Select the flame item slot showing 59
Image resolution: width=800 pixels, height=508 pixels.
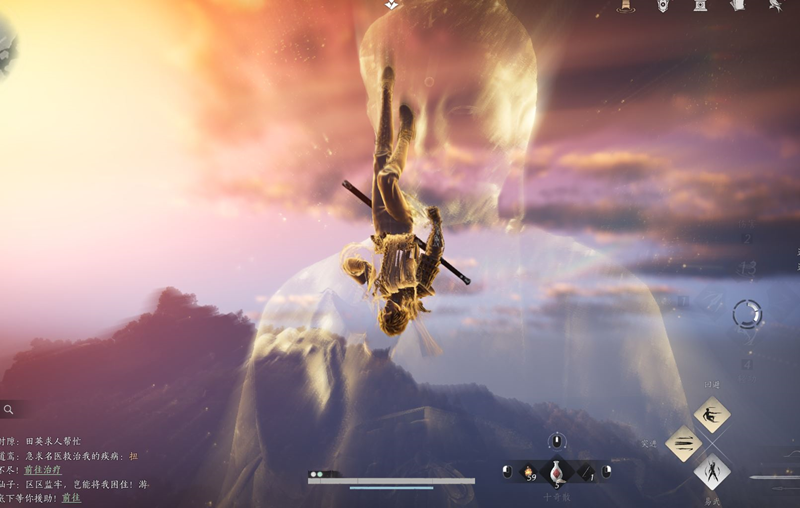pos(529,469)
